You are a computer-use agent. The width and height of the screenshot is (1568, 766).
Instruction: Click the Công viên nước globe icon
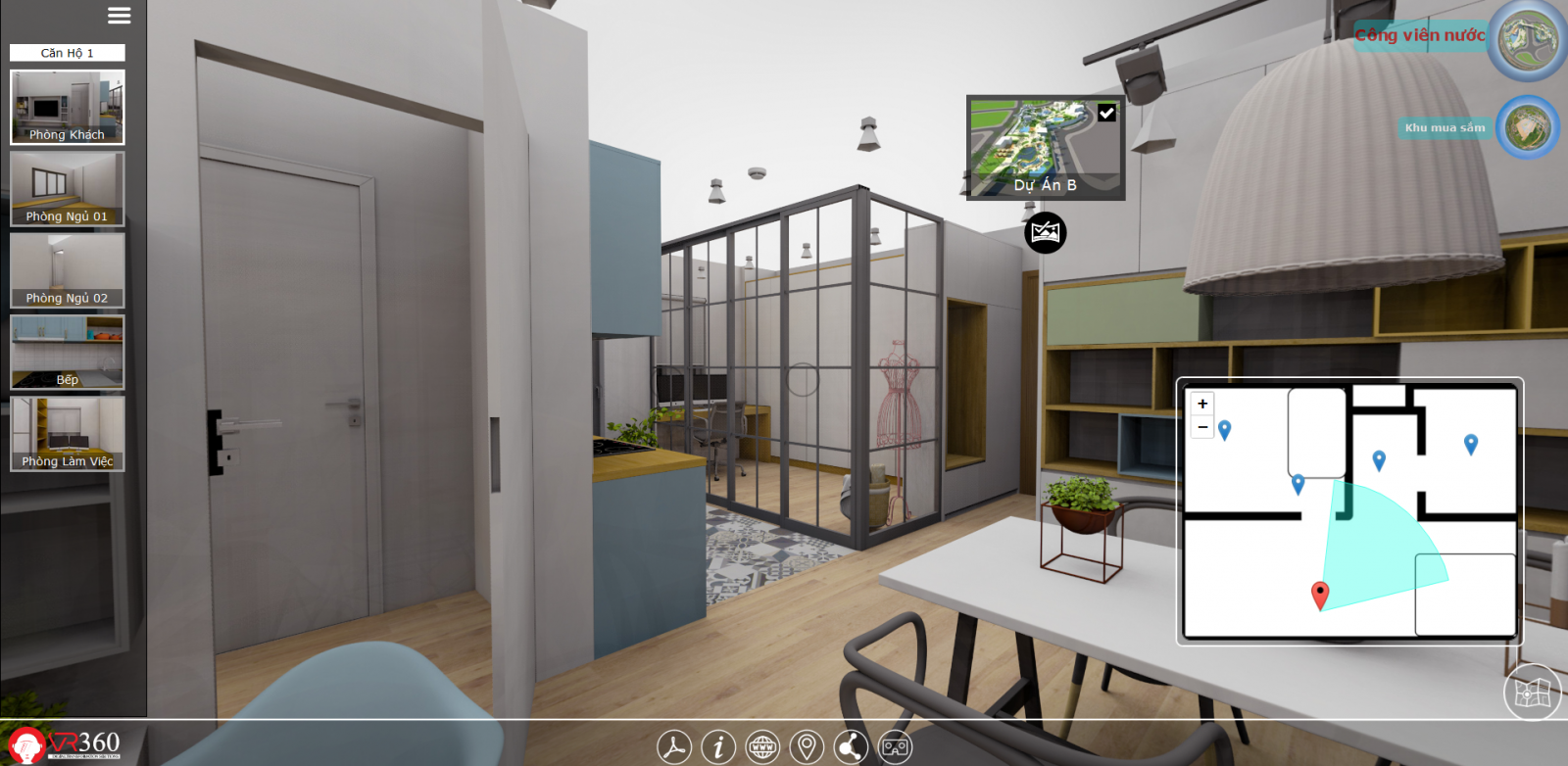click(x=1529, y=37)
